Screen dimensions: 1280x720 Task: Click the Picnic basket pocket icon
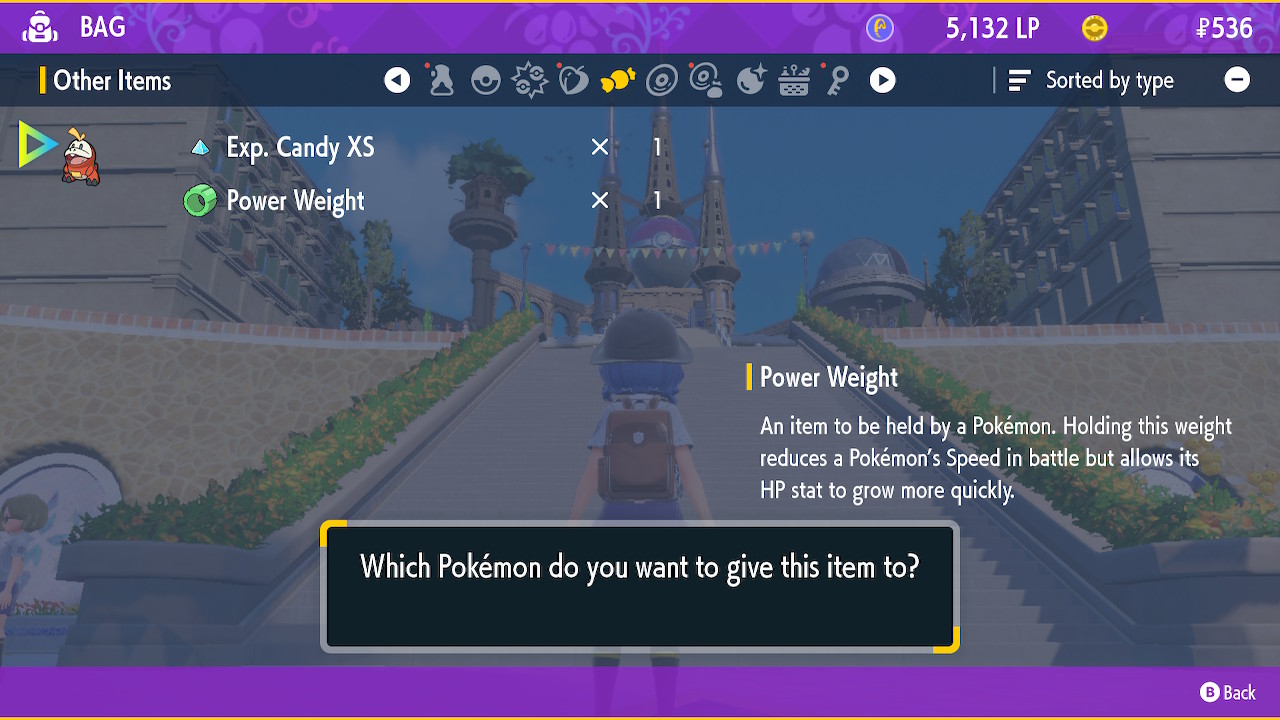coord(793,79)
